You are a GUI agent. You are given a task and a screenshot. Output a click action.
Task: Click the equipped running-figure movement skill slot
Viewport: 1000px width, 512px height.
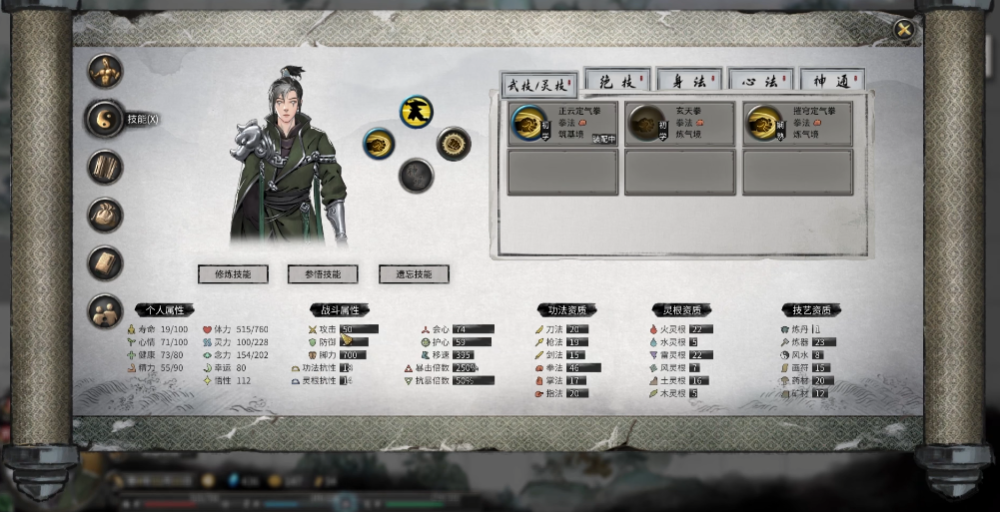(416, 111)
